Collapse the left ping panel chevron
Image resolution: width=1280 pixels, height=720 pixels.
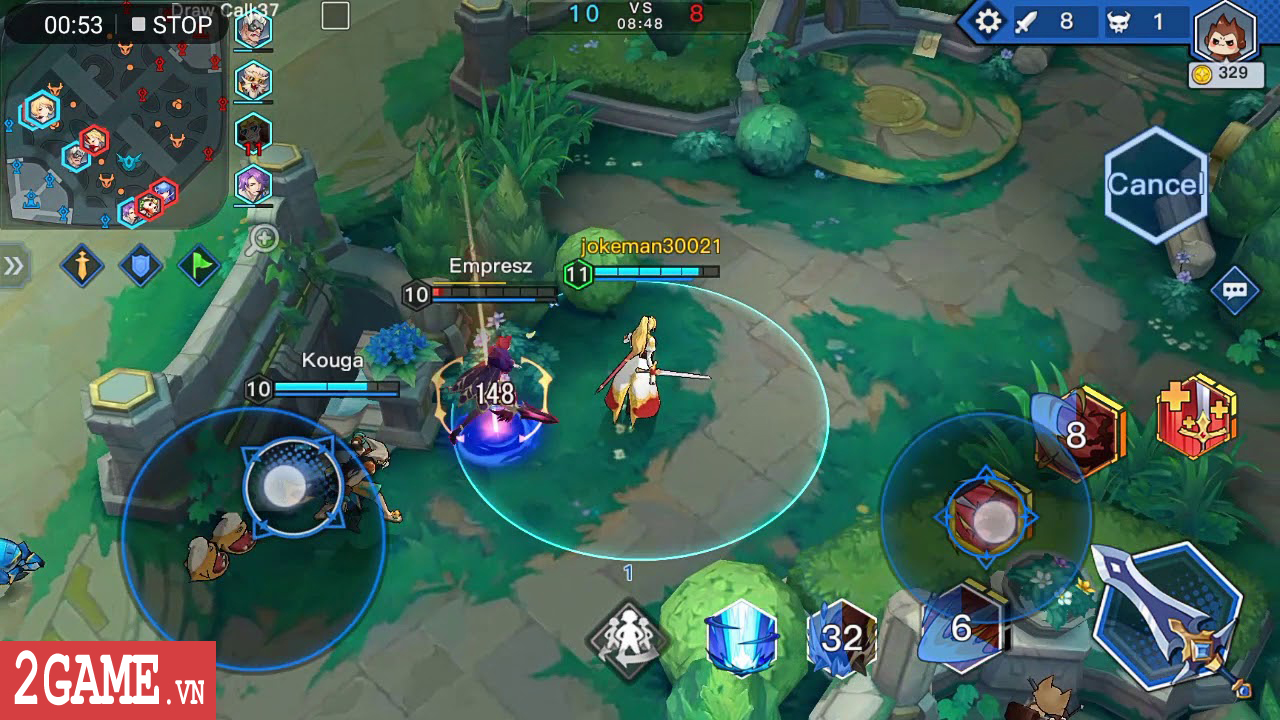coord(14,265)
